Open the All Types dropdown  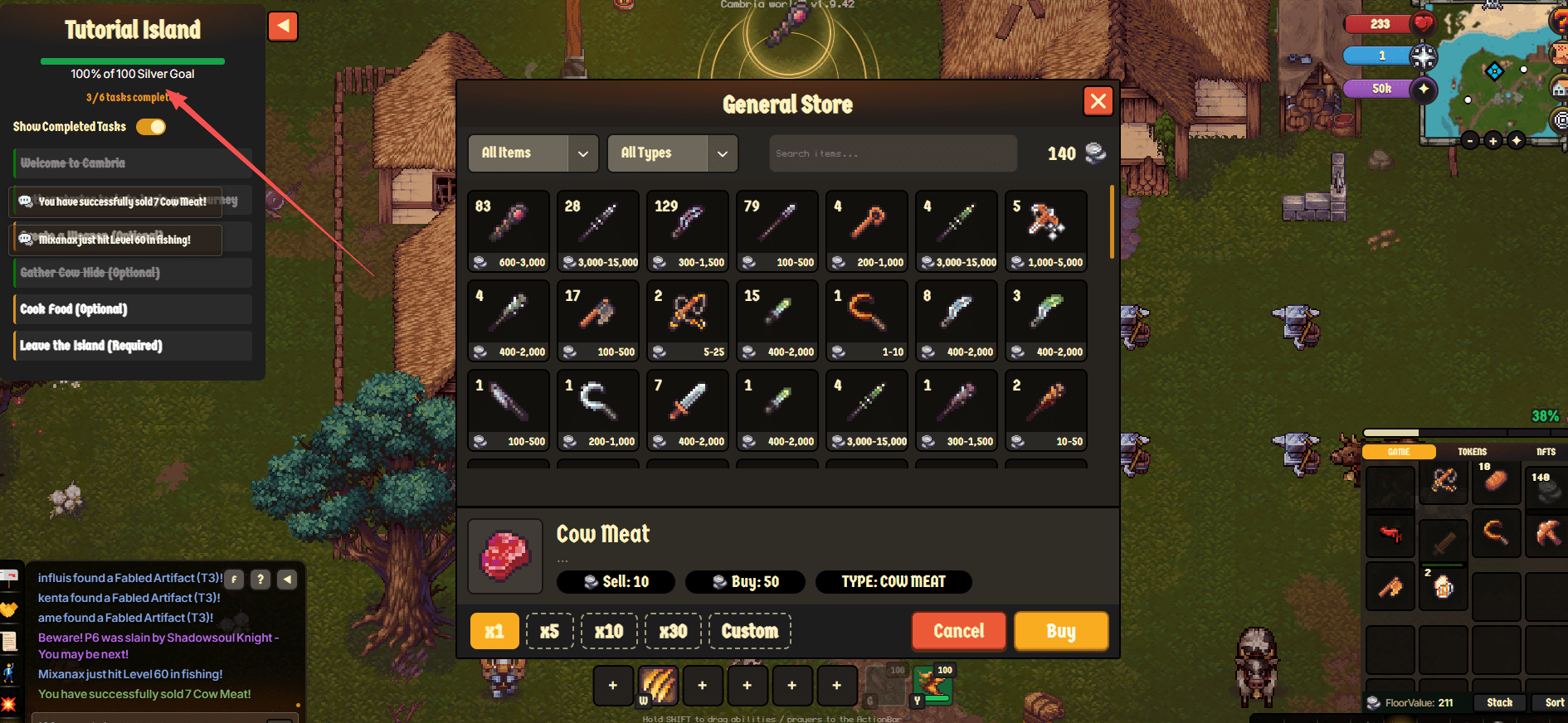pyautogui.click(x=672, y=153)
